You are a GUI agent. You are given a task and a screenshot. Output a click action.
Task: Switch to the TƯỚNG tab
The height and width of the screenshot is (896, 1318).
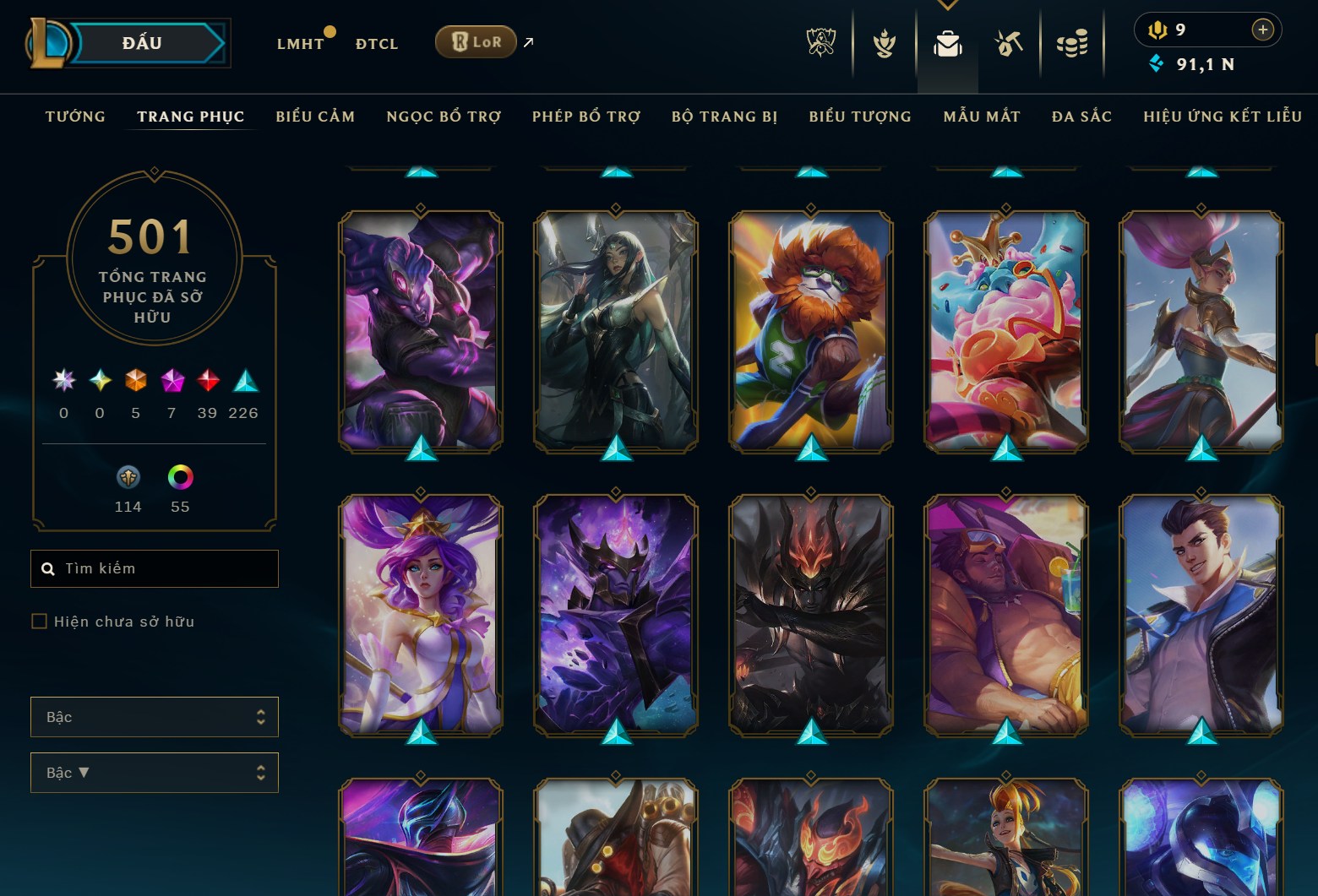tap(75, 117)
